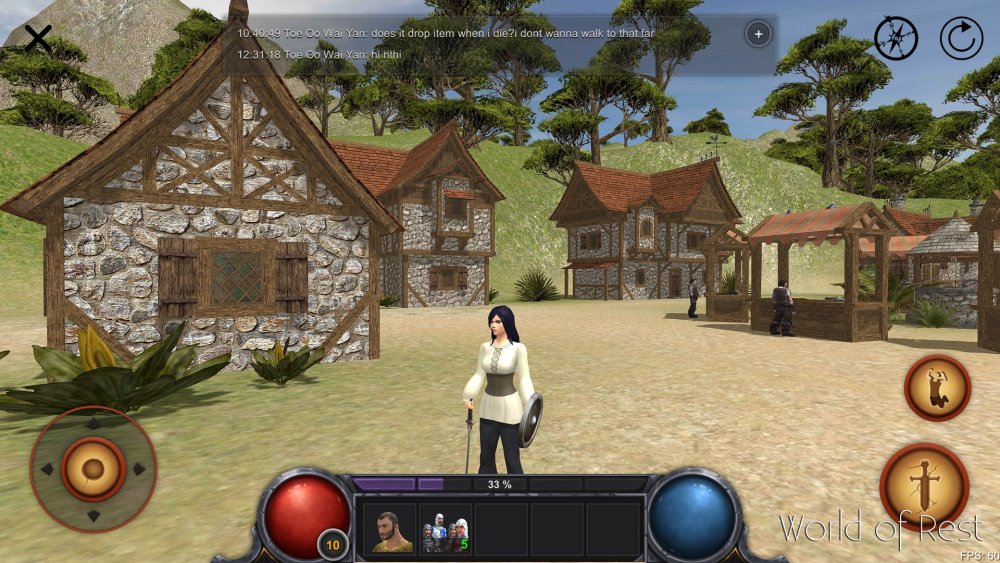
Task: Activate the round kneeling-figure action button
Action: coord(937,387)
